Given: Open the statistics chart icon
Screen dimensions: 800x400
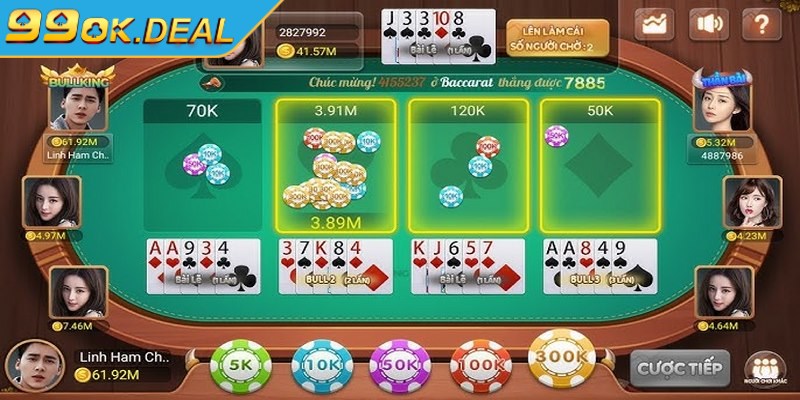Looking at the screenshot, I should pos(657,23).
